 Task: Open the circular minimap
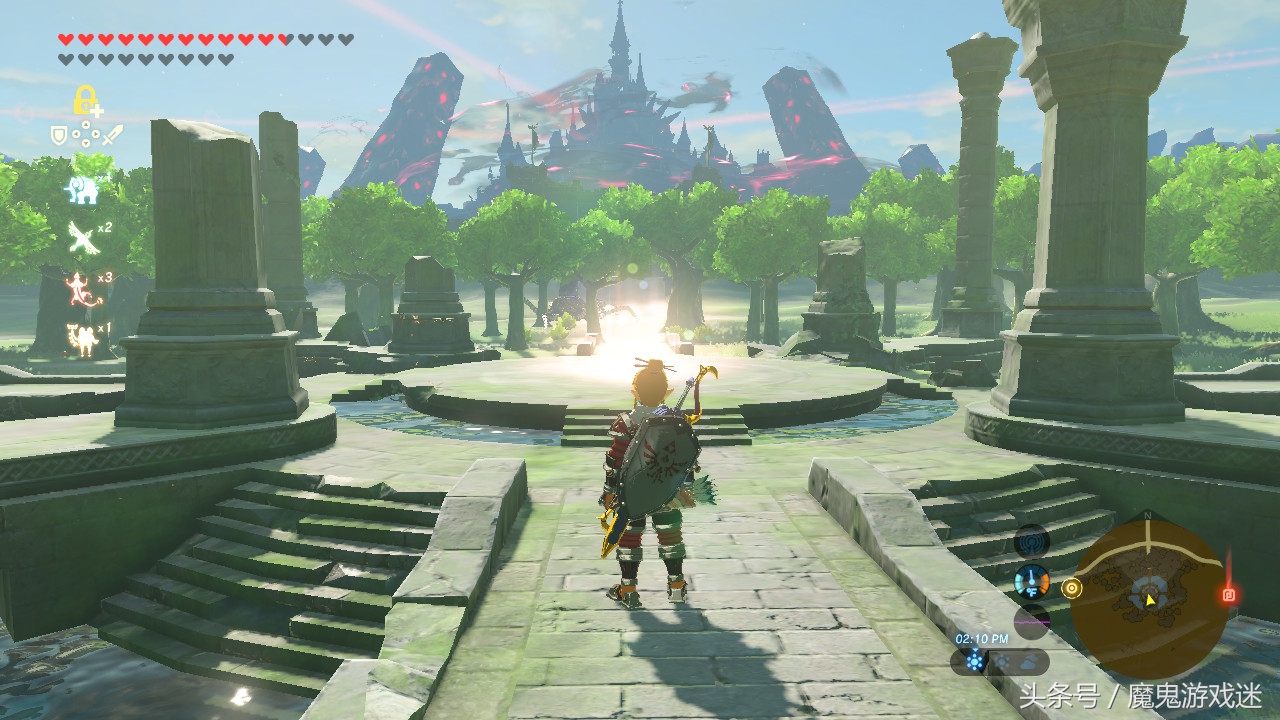[x=1148, y=599]
